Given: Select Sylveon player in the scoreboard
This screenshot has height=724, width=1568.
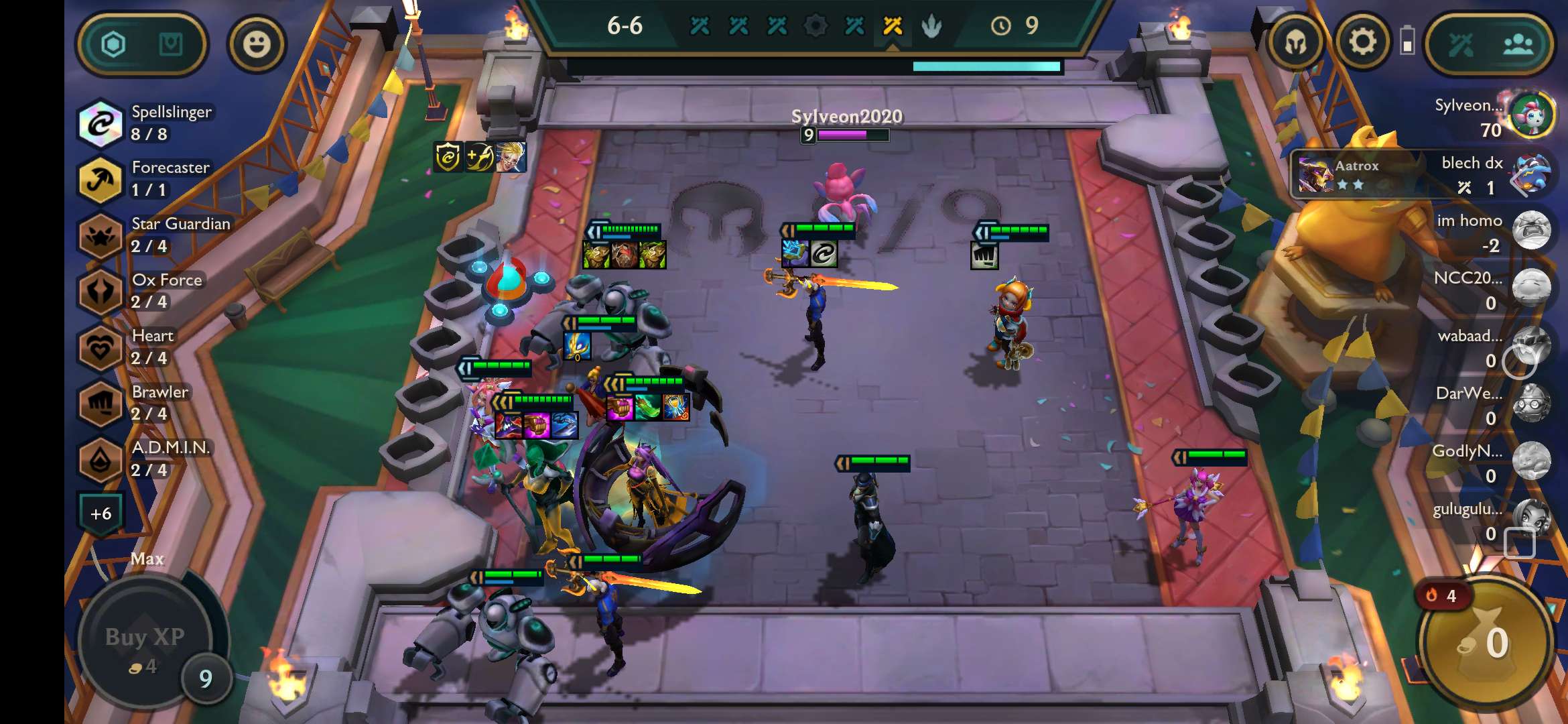Looking at the screenshot, I should pyautogui.click(x=1530, y=115).
